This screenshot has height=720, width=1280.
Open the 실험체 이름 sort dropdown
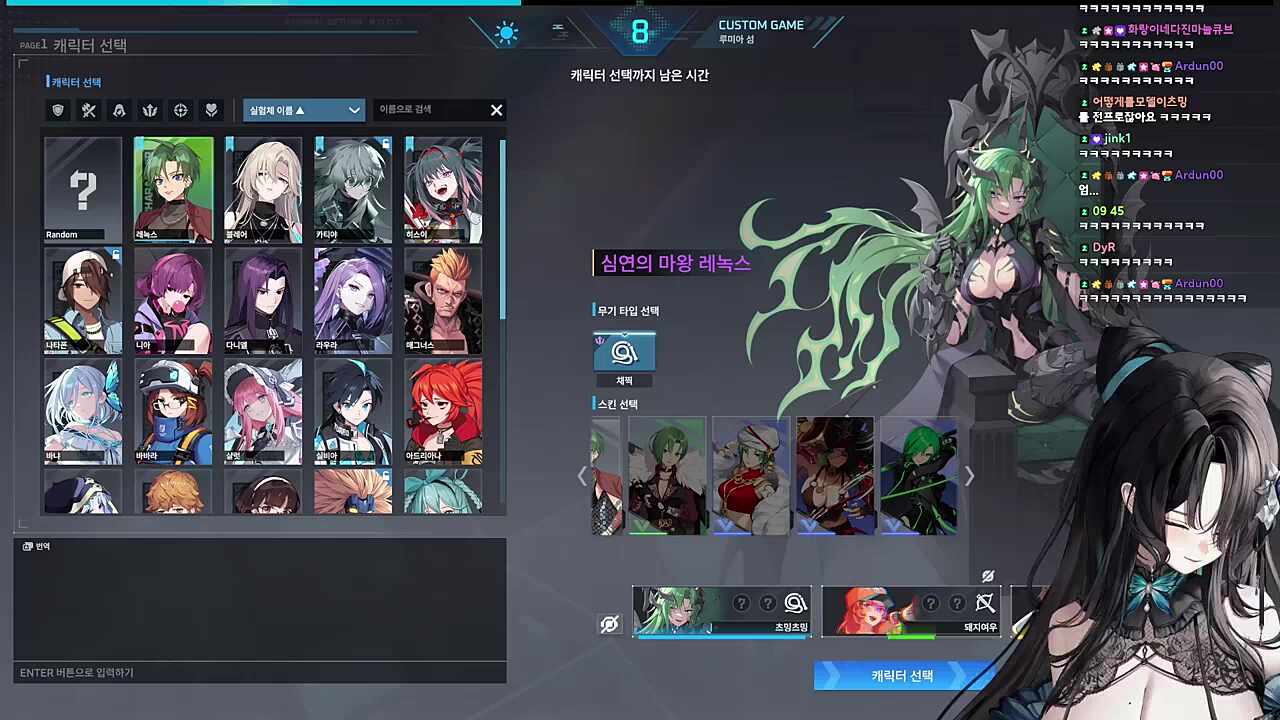coord(303,110)
